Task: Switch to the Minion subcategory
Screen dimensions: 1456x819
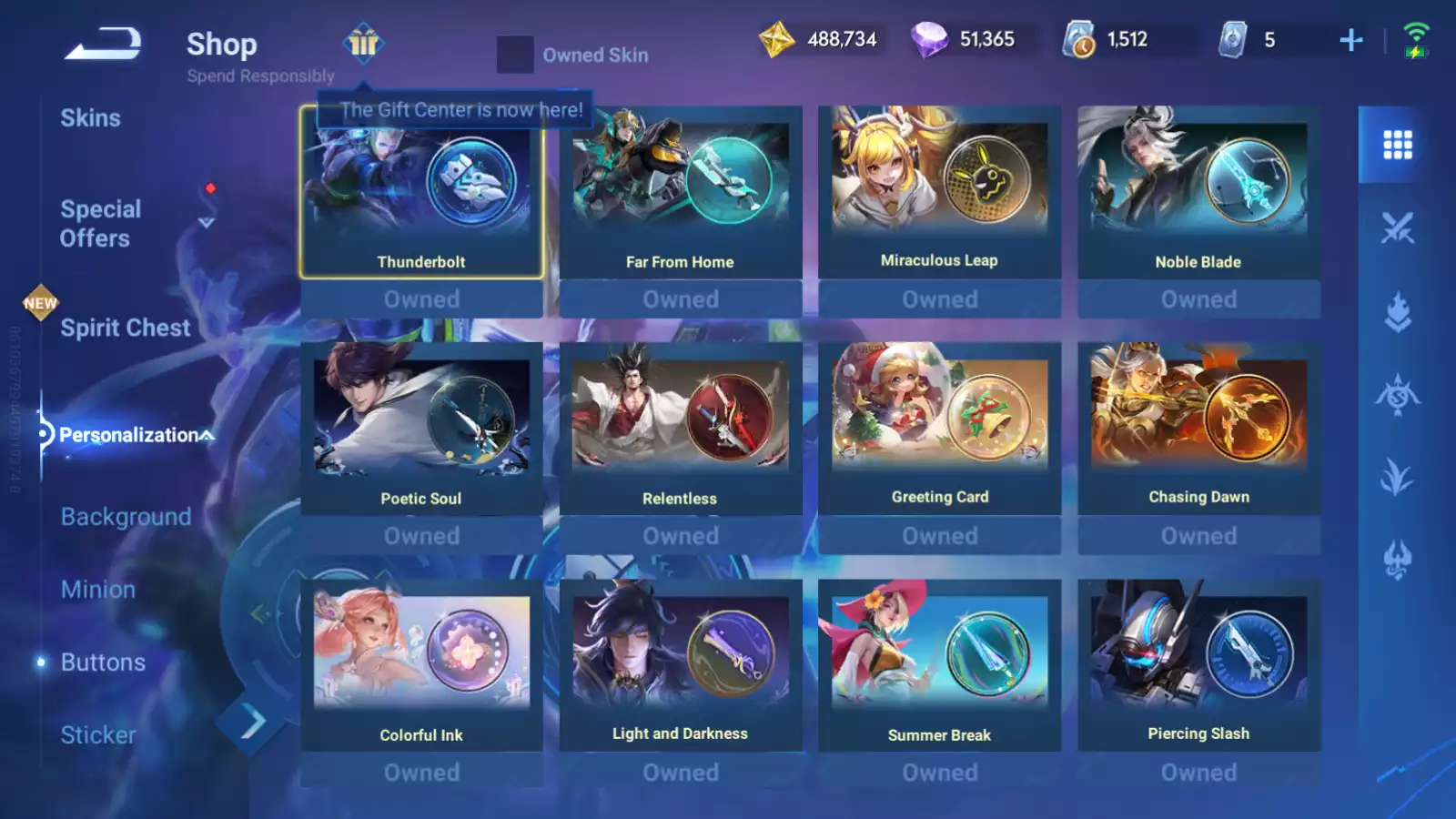Action: point(98,590)
